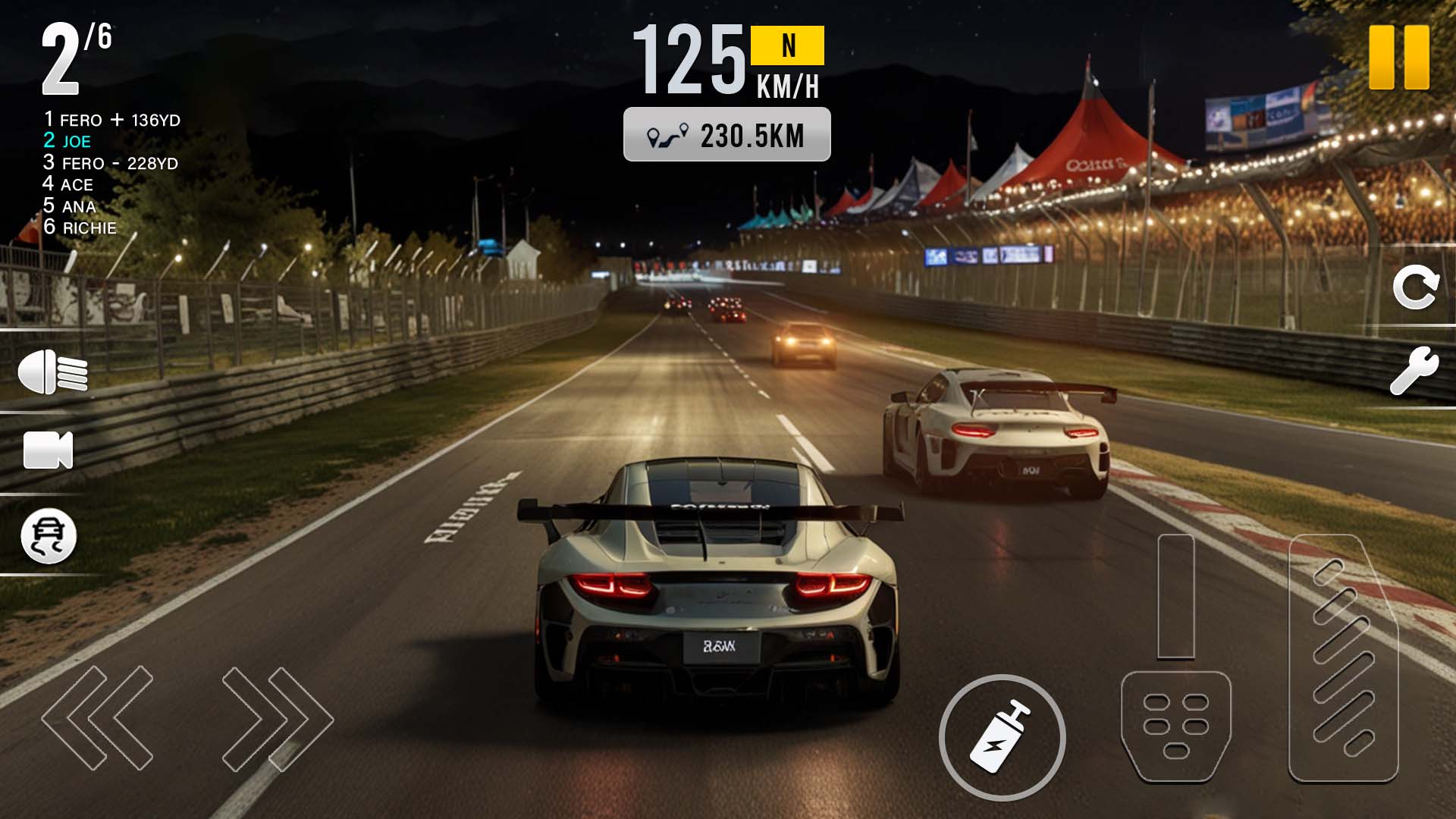
Task: Reset the car with the circular arrow icon
Action: [1415, 287]
